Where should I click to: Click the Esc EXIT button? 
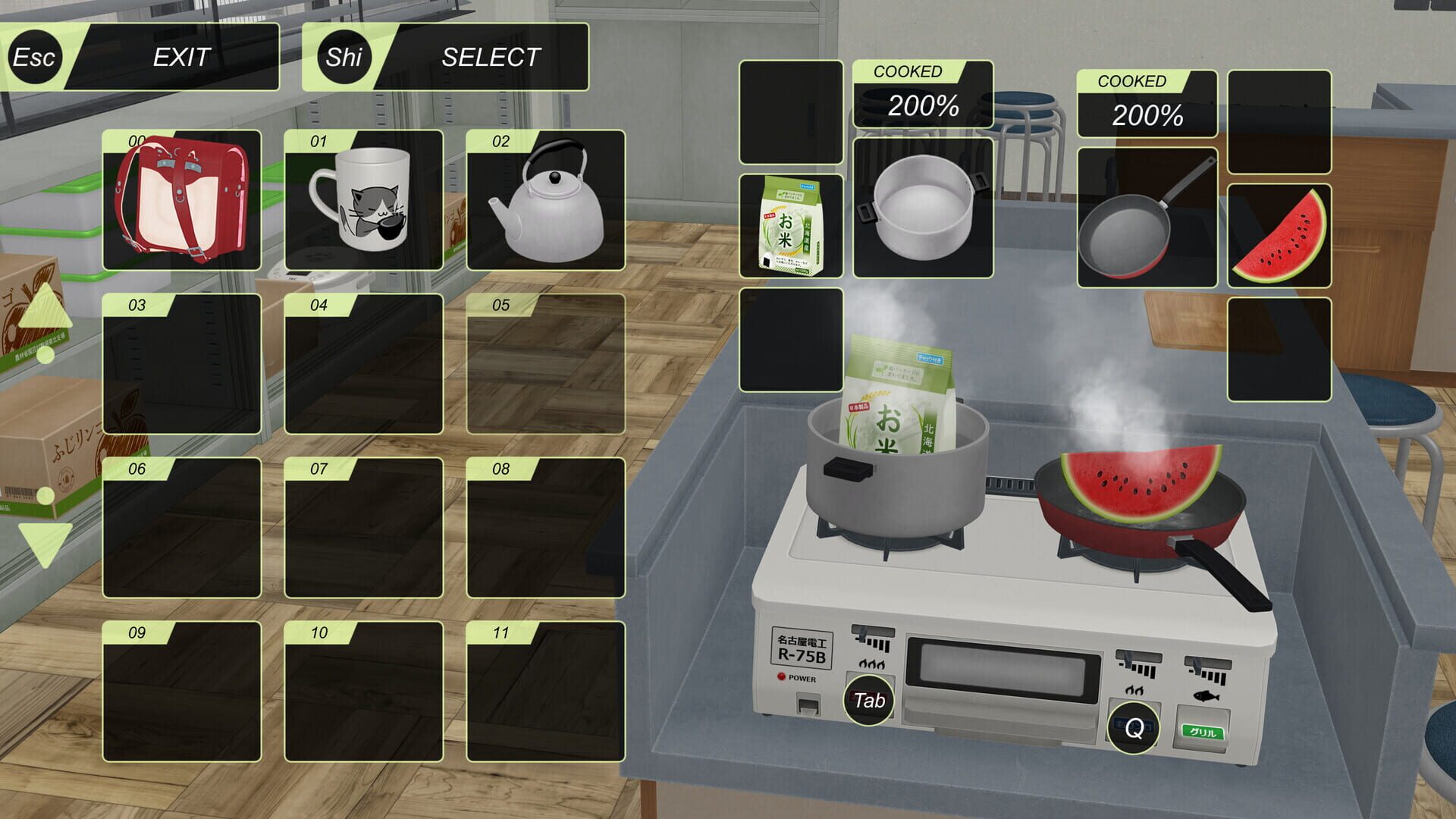[144, 56]
